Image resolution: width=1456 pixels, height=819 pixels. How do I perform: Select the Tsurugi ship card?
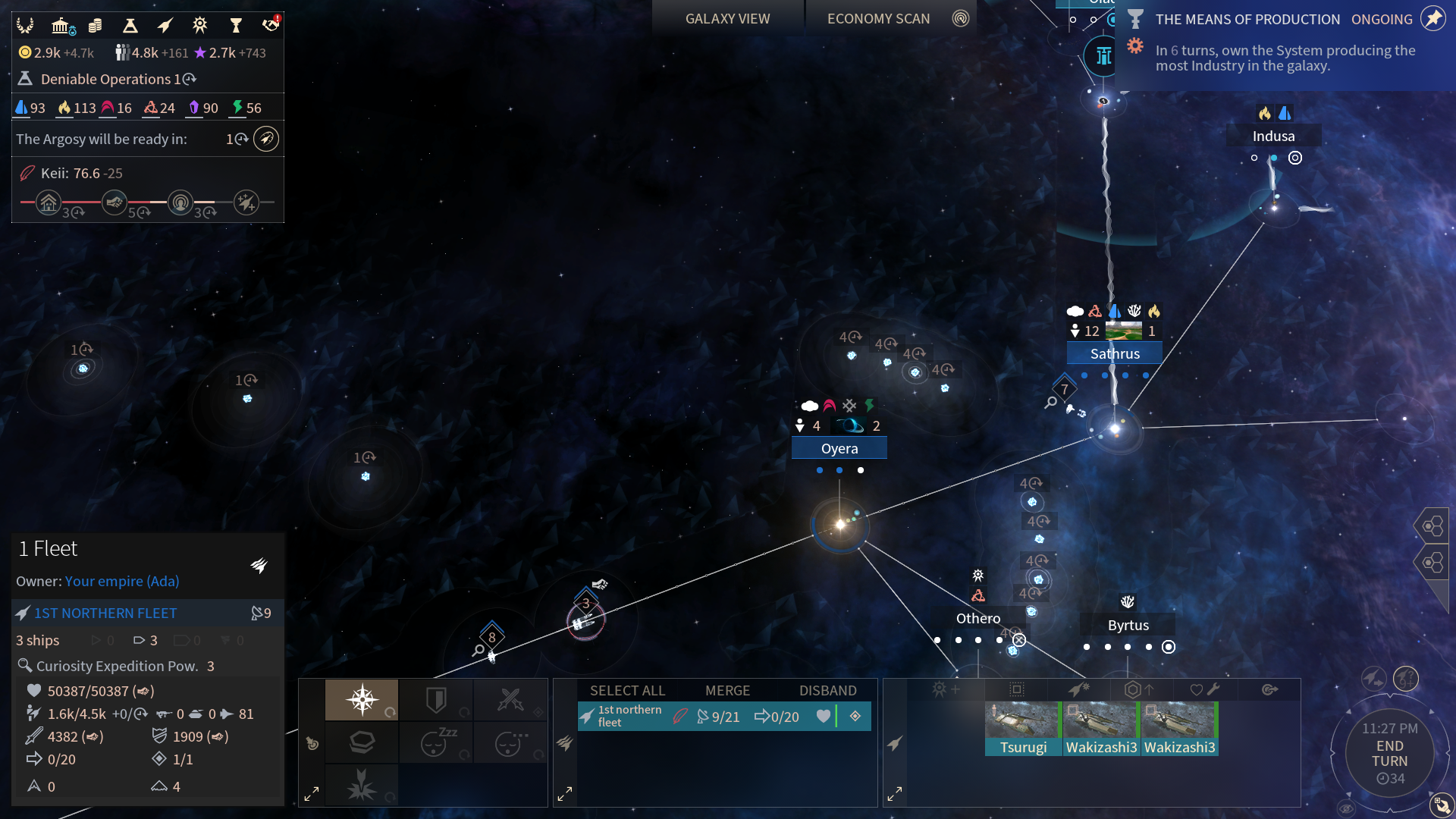point(1023,728)
